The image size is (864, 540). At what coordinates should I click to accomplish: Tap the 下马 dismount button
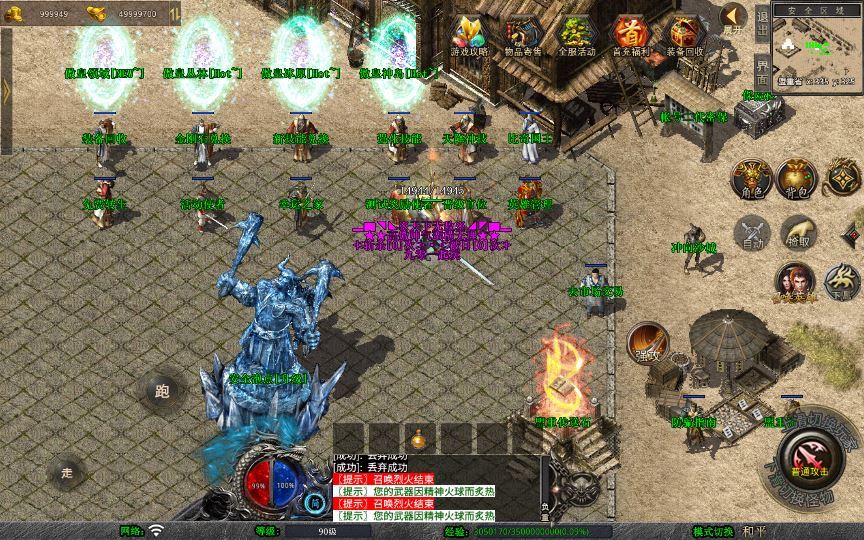842,281
